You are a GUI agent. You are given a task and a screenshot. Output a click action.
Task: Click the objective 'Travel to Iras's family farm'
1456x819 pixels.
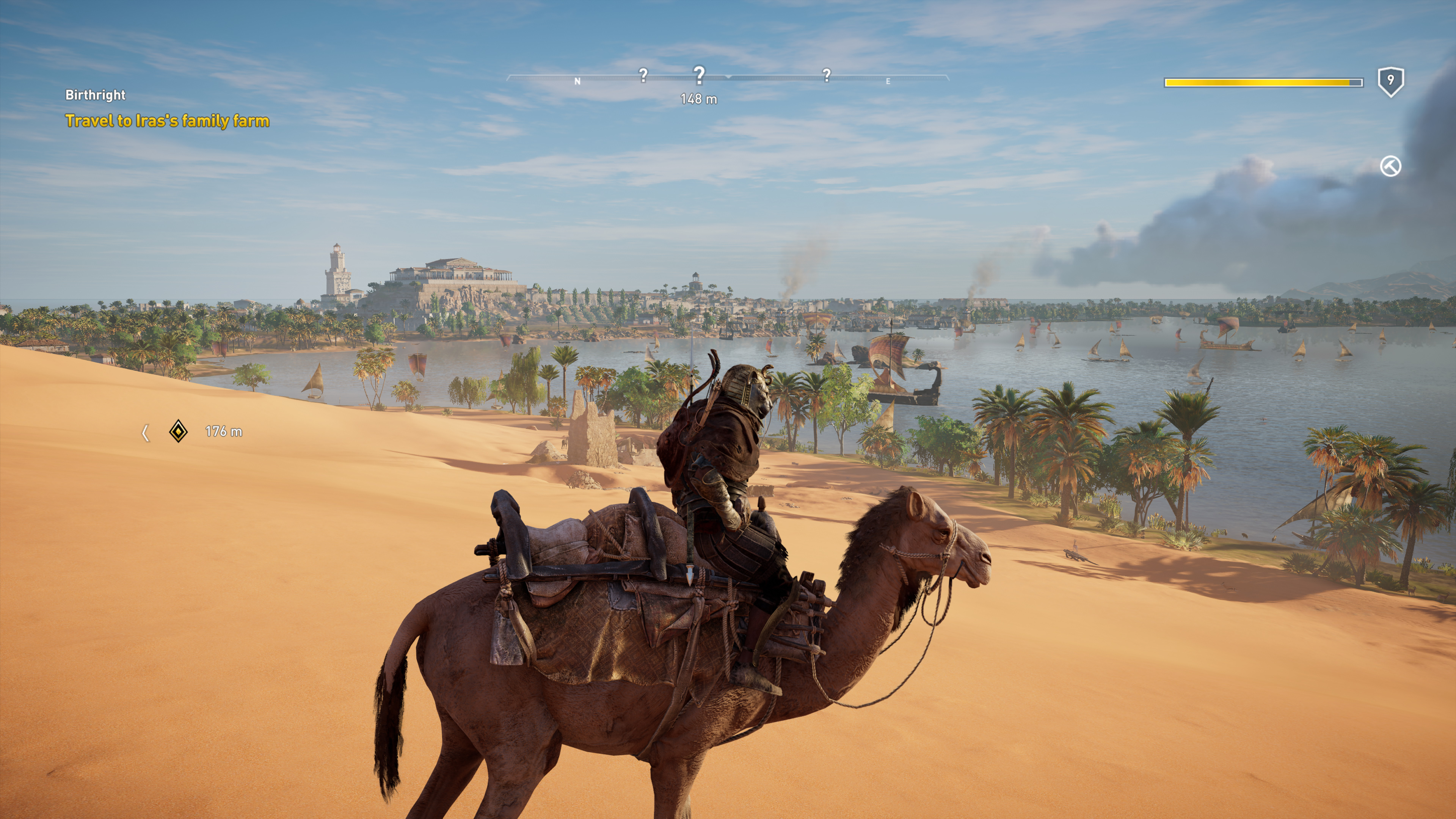click(x=168, y=121)
